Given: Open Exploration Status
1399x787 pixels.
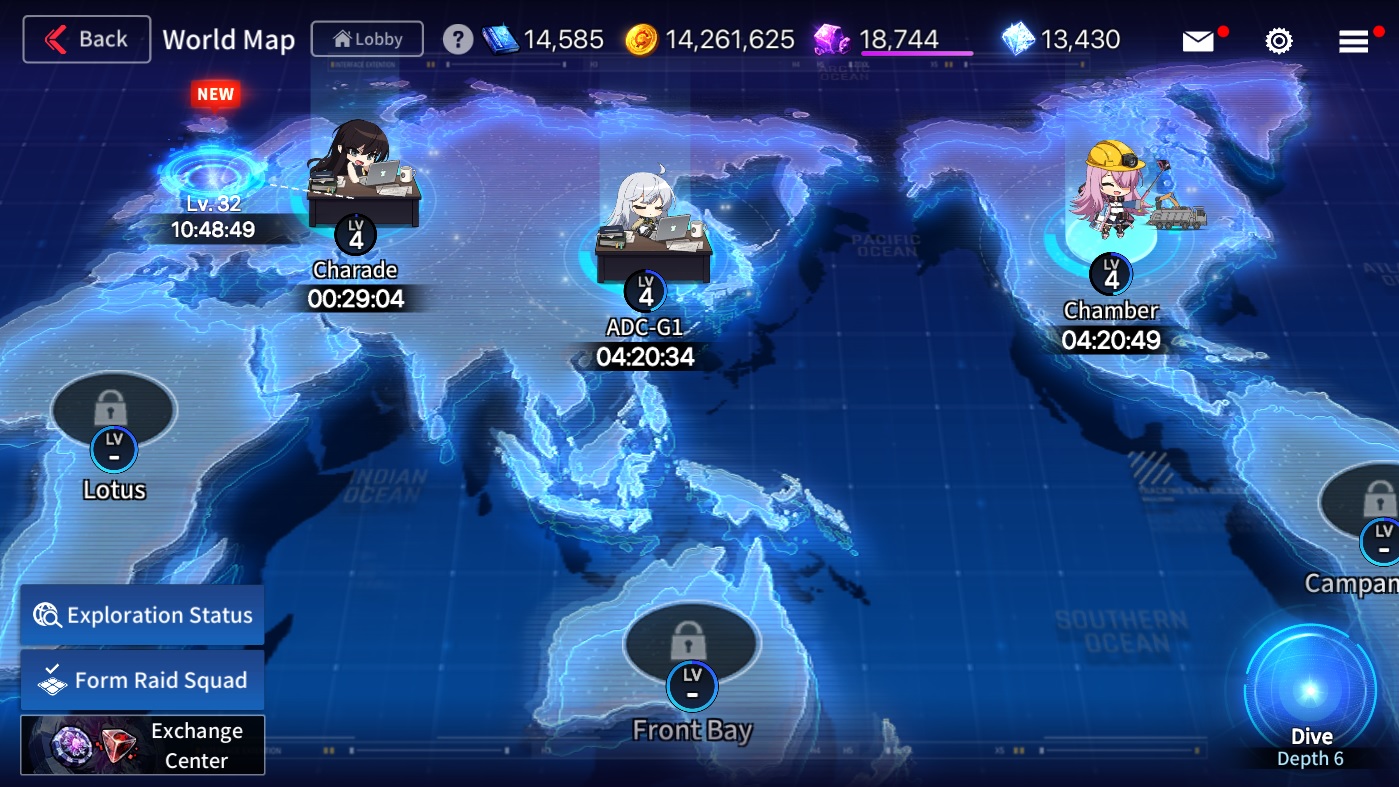Looking at the screenshot, I should tap(142, 615).
